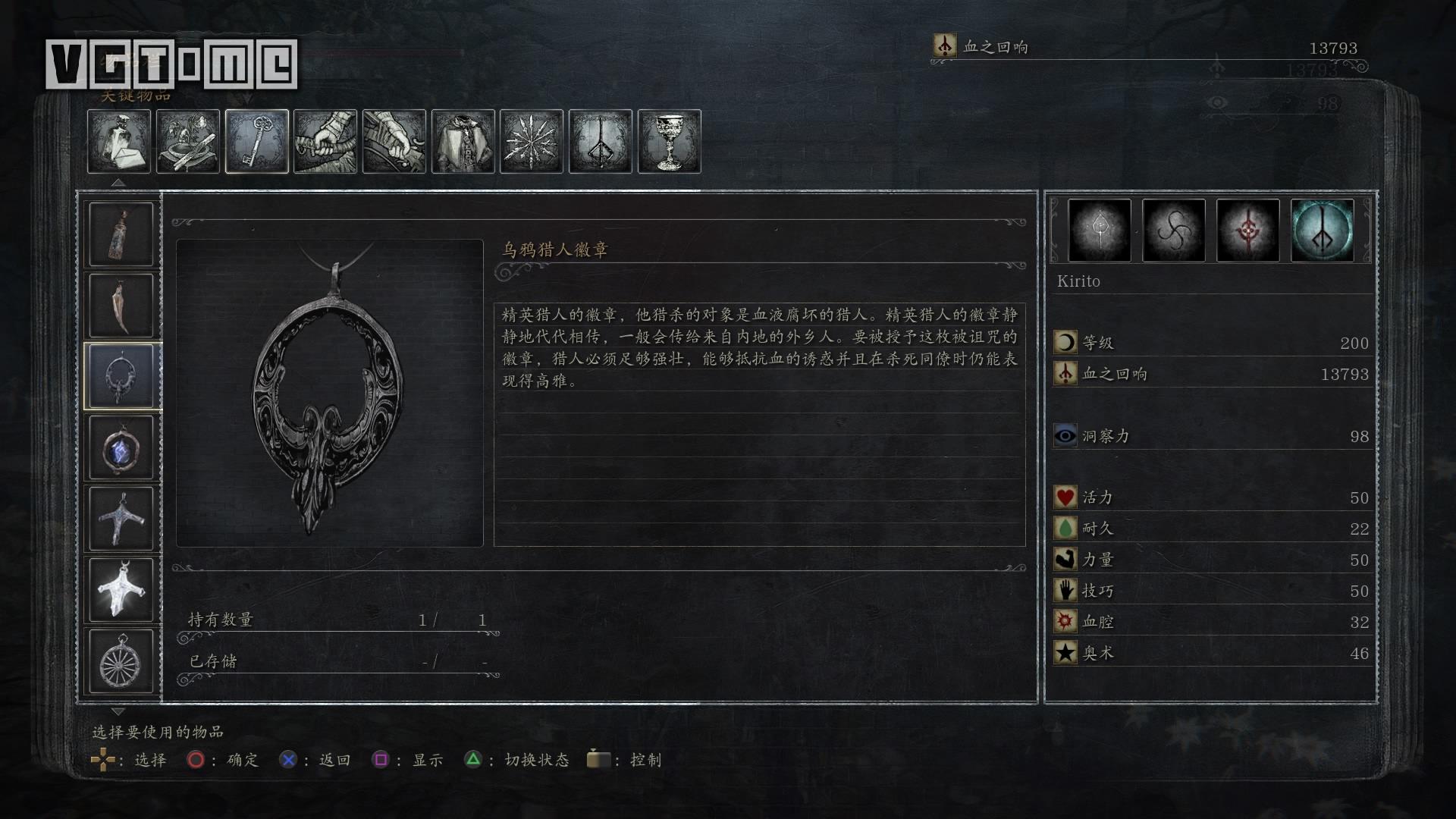Screen dimensions: 1456x819
Task: Click the teardrop-shaped rune slot
Action: tap(1100, 231)
